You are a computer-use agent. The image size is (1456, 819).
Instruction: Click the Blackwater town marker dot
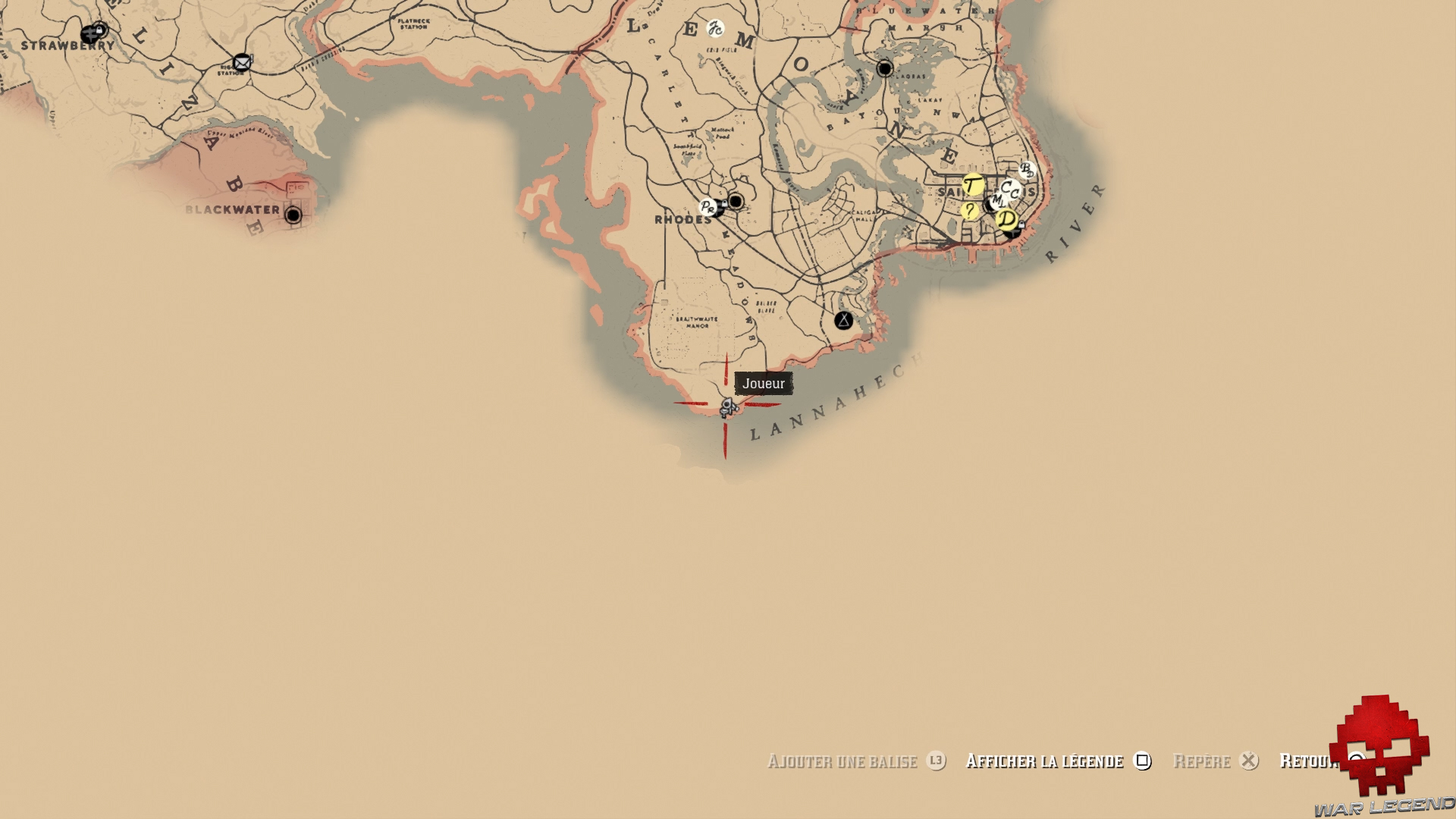pos(295,215)
